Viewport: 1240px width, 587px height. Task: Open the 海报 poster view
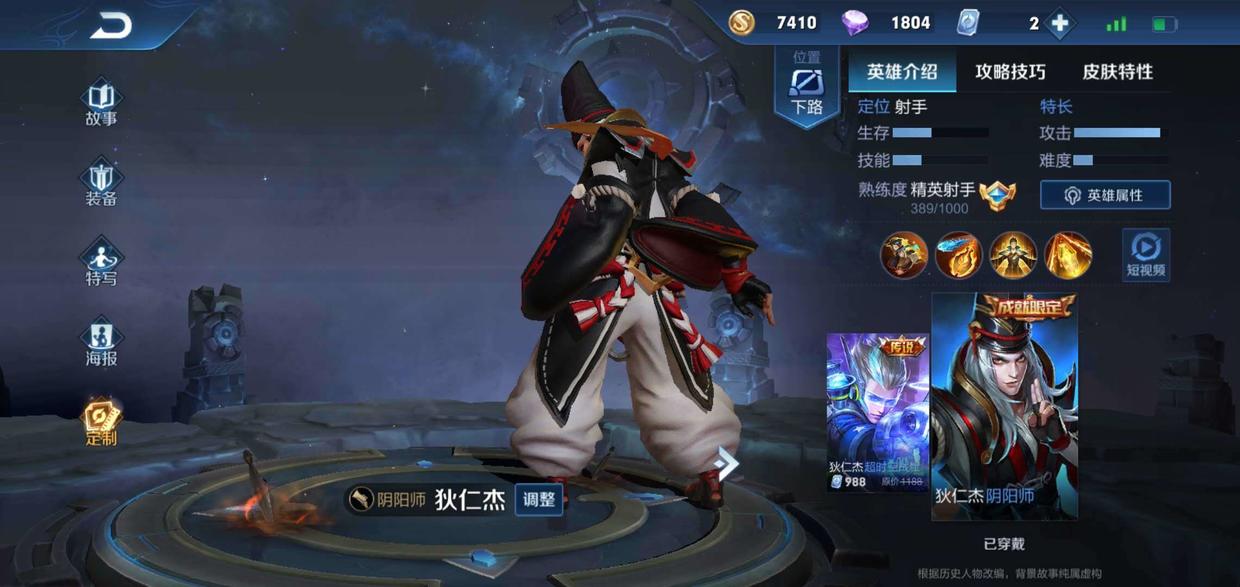point(101,343)
